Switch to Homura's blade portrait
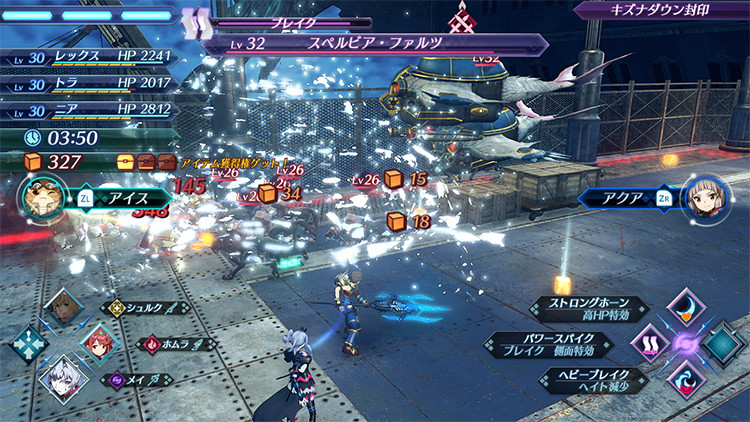The height and width of the screenshot is (422, 750). click(99, 343)
